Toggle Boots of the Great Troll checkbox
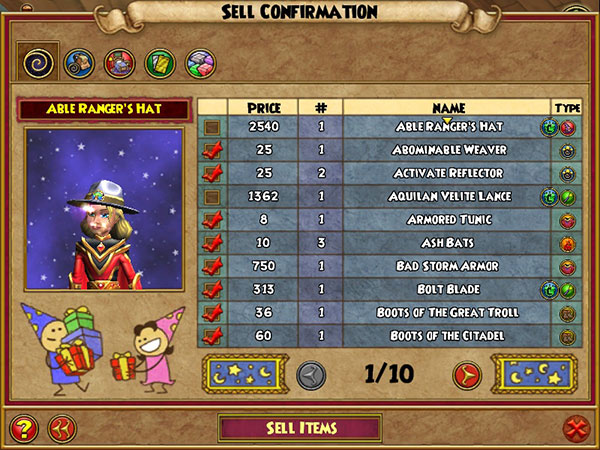The height and width of the screenshot is (450, 600). (x=213, y=312)
